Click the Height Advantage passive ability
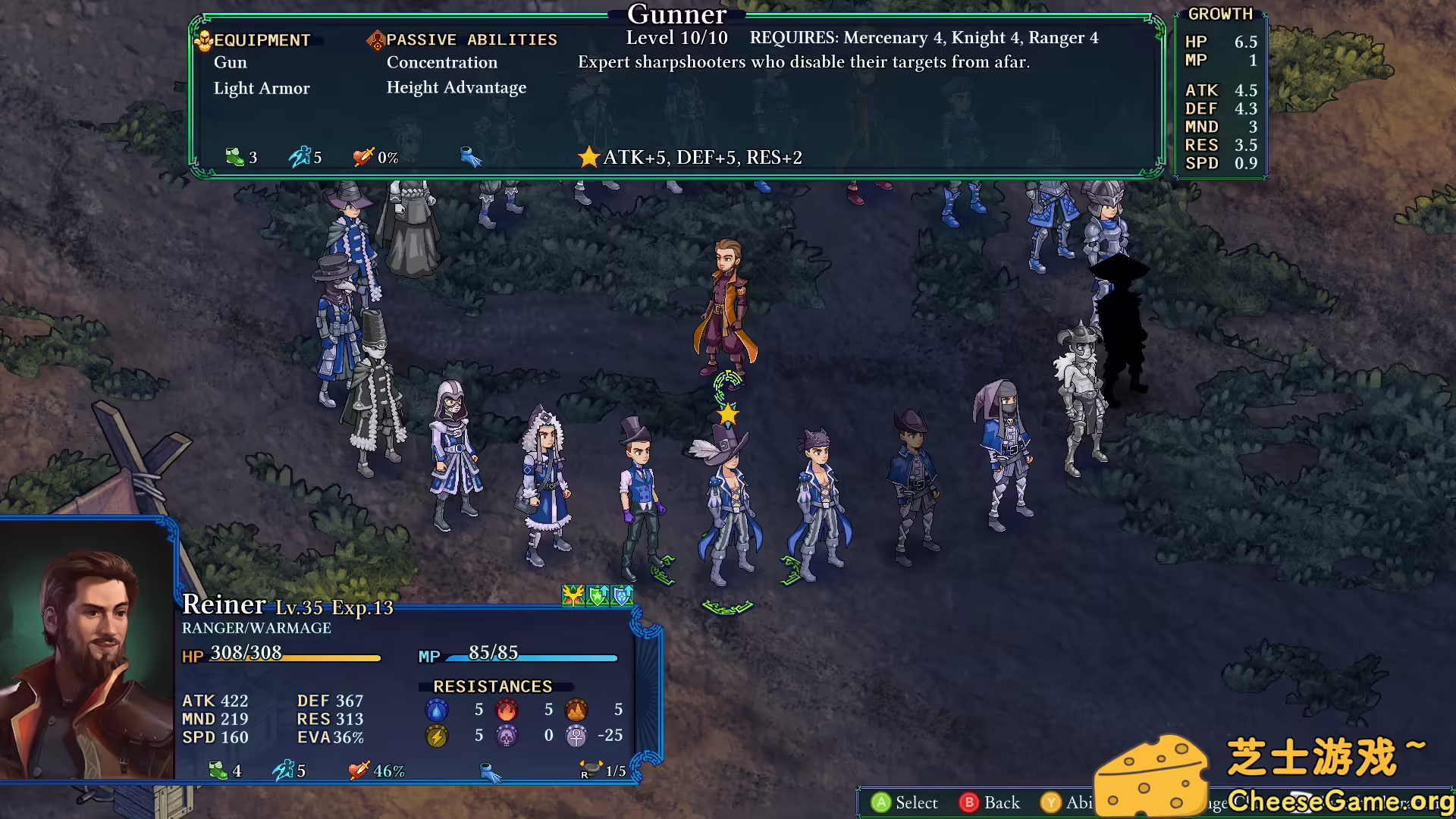The height and width of the screenshot is (819, 1456). tap(457, 87)
